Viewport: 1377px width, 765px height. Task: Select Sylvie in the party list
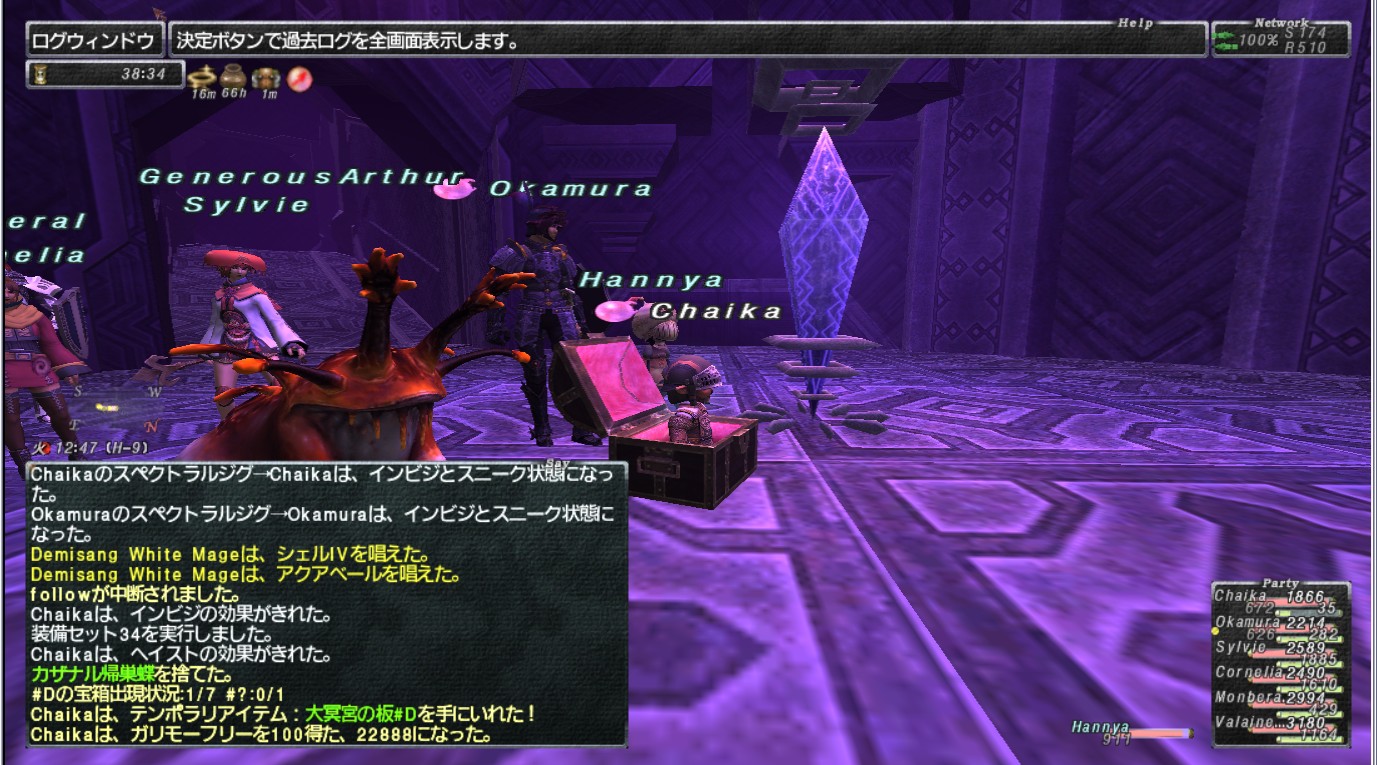click(1240, 647)
